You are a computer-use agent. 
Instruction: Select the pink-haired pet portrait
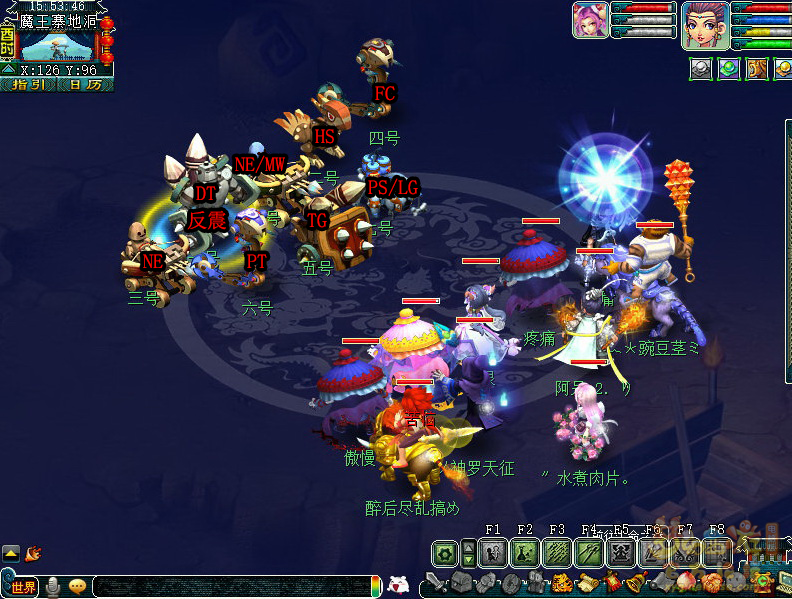(590, 20)
